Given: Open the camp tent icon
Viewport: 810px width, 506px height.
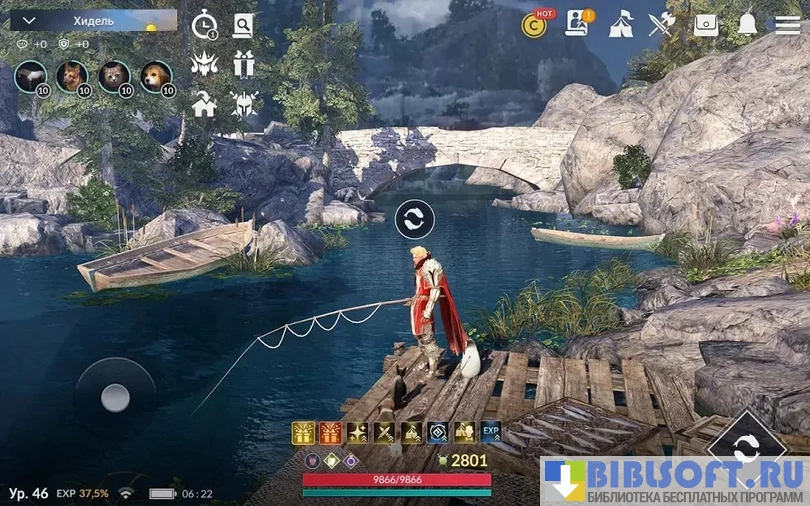Looking at the screenshot, I should pos(620,23).
